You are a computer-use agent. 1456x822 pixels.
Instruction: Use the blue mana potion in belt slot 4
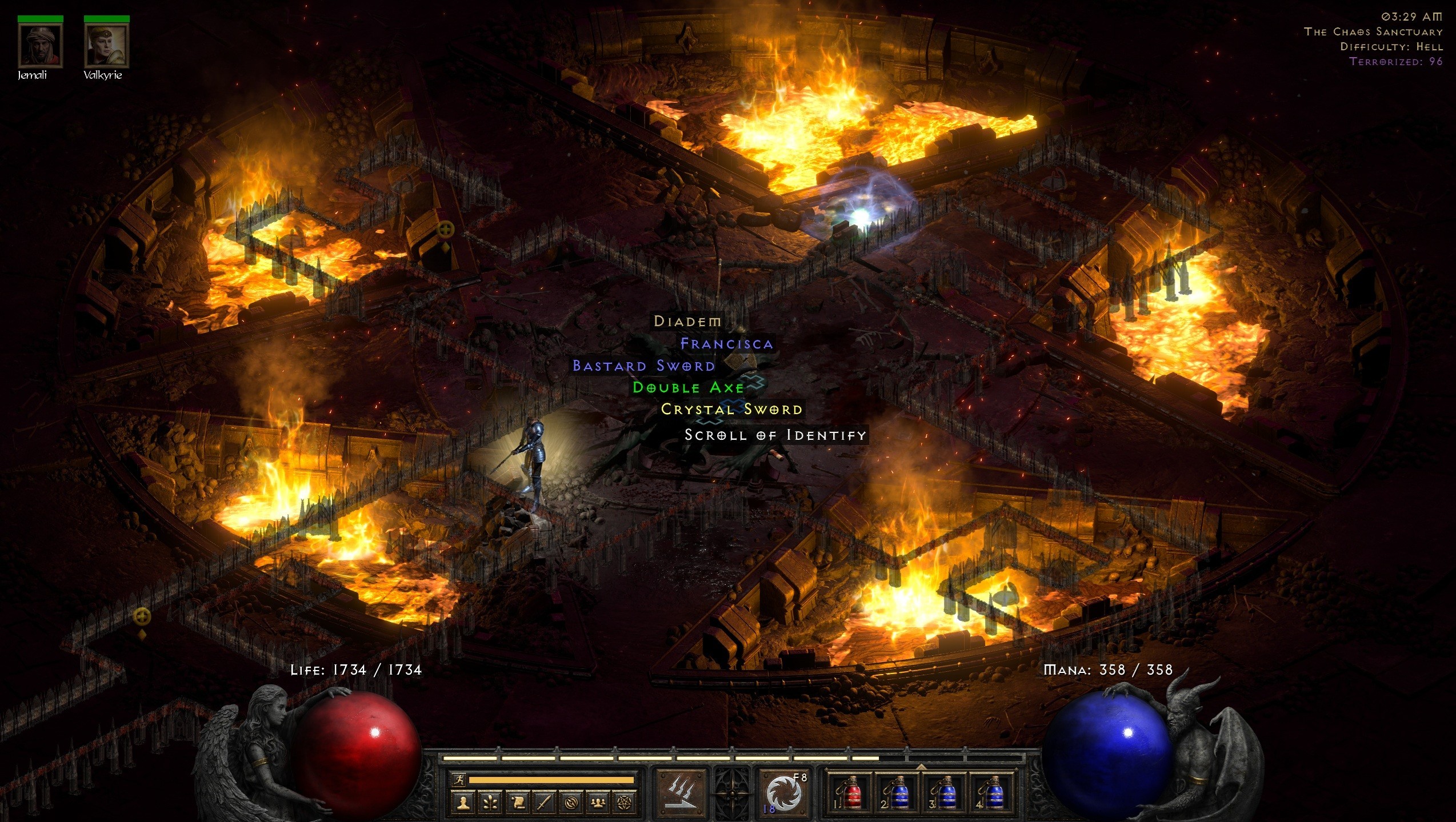991,793
